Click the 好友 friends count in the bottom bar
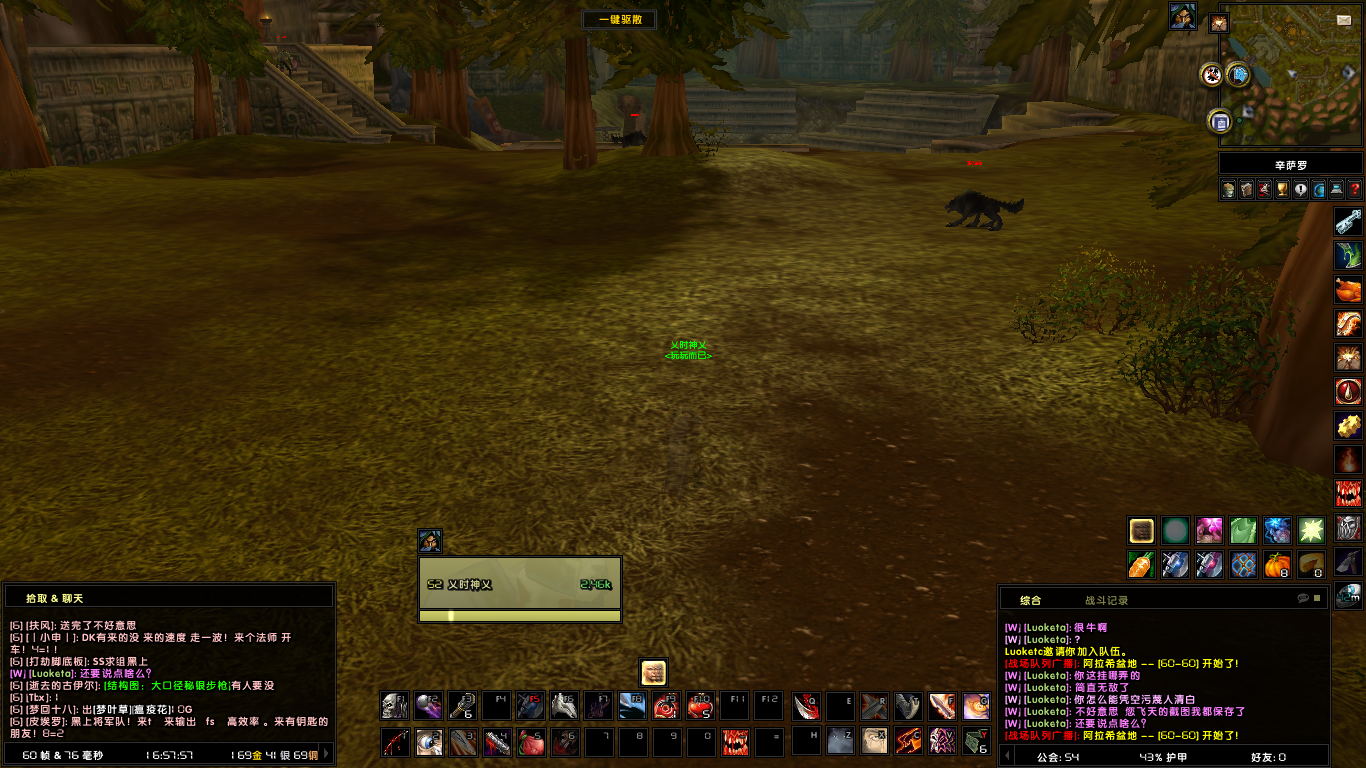The image size is (1366, 768). pyautogui.click(x=1267, y=757)
